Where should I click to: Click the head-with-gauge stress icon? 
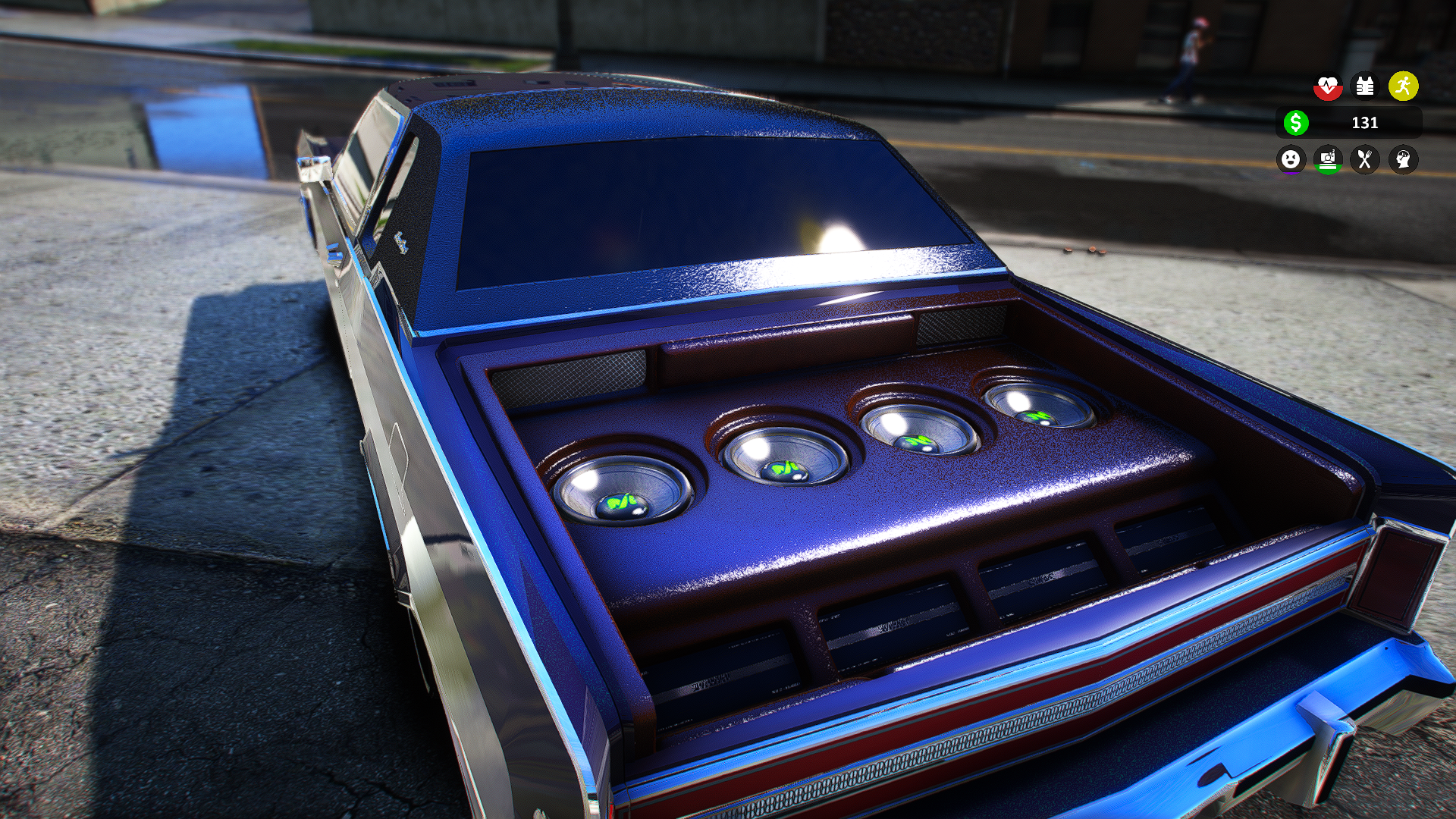[1403, 159]
